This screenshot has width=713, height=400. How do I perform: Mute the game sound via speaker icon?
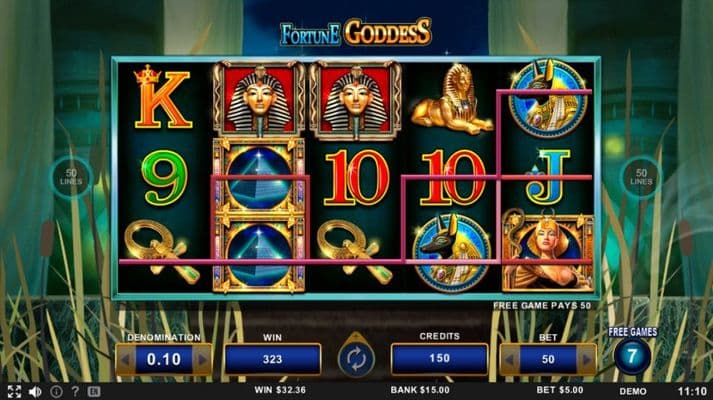click(36, 391)
